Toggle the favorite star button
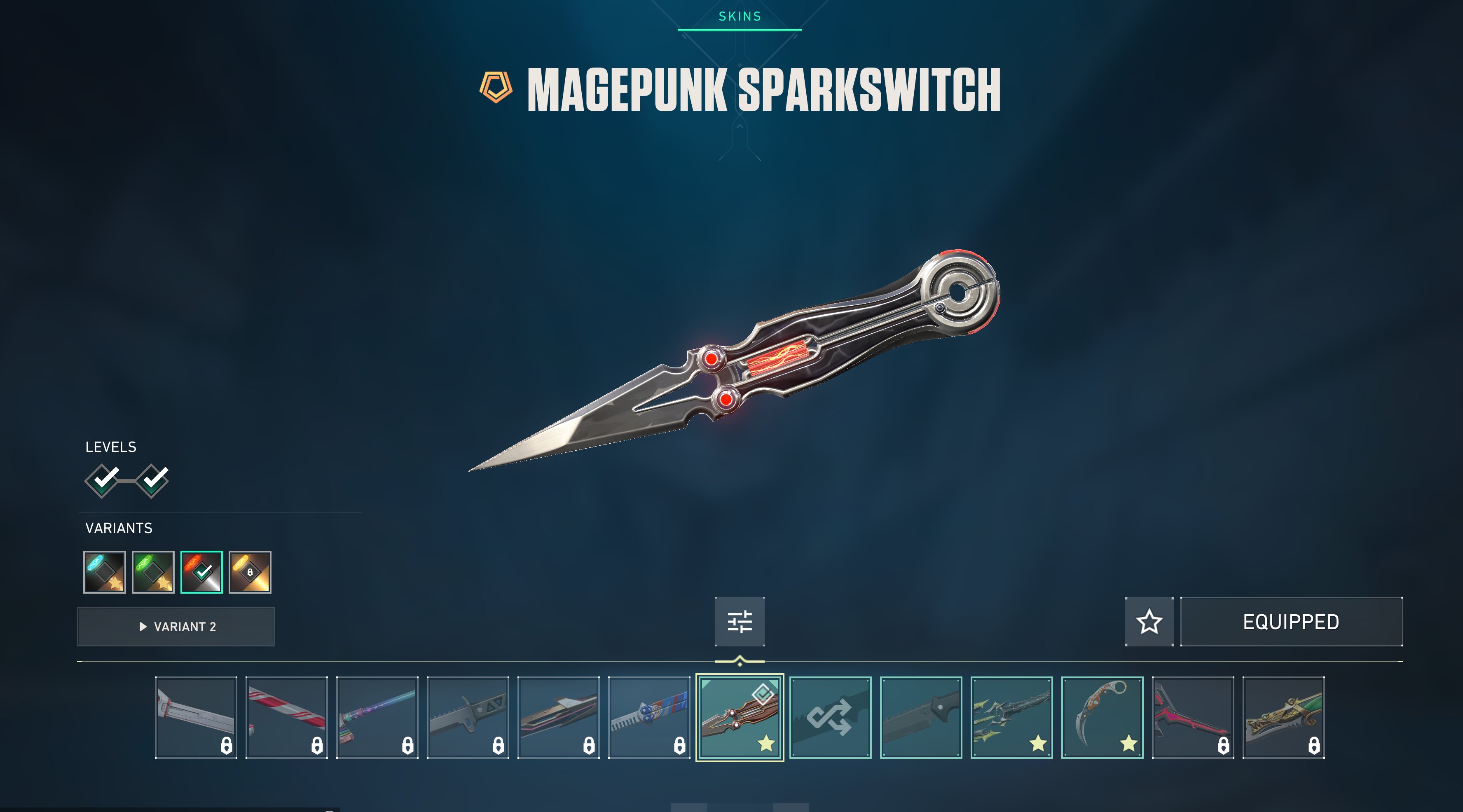1463x812 pixels. pyautogui.click(x=1149, y=621)
